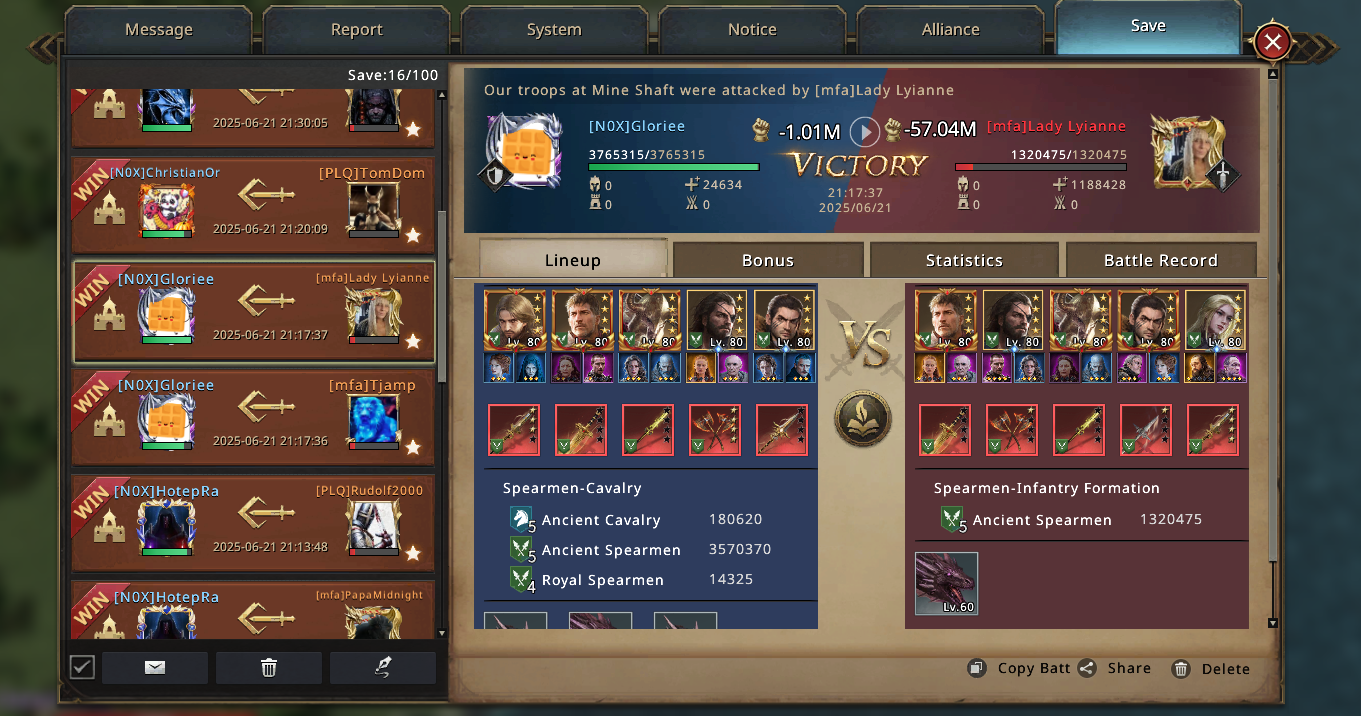1361x716 pixels.
Task: Share this battle report
Action: [1116, 668]
